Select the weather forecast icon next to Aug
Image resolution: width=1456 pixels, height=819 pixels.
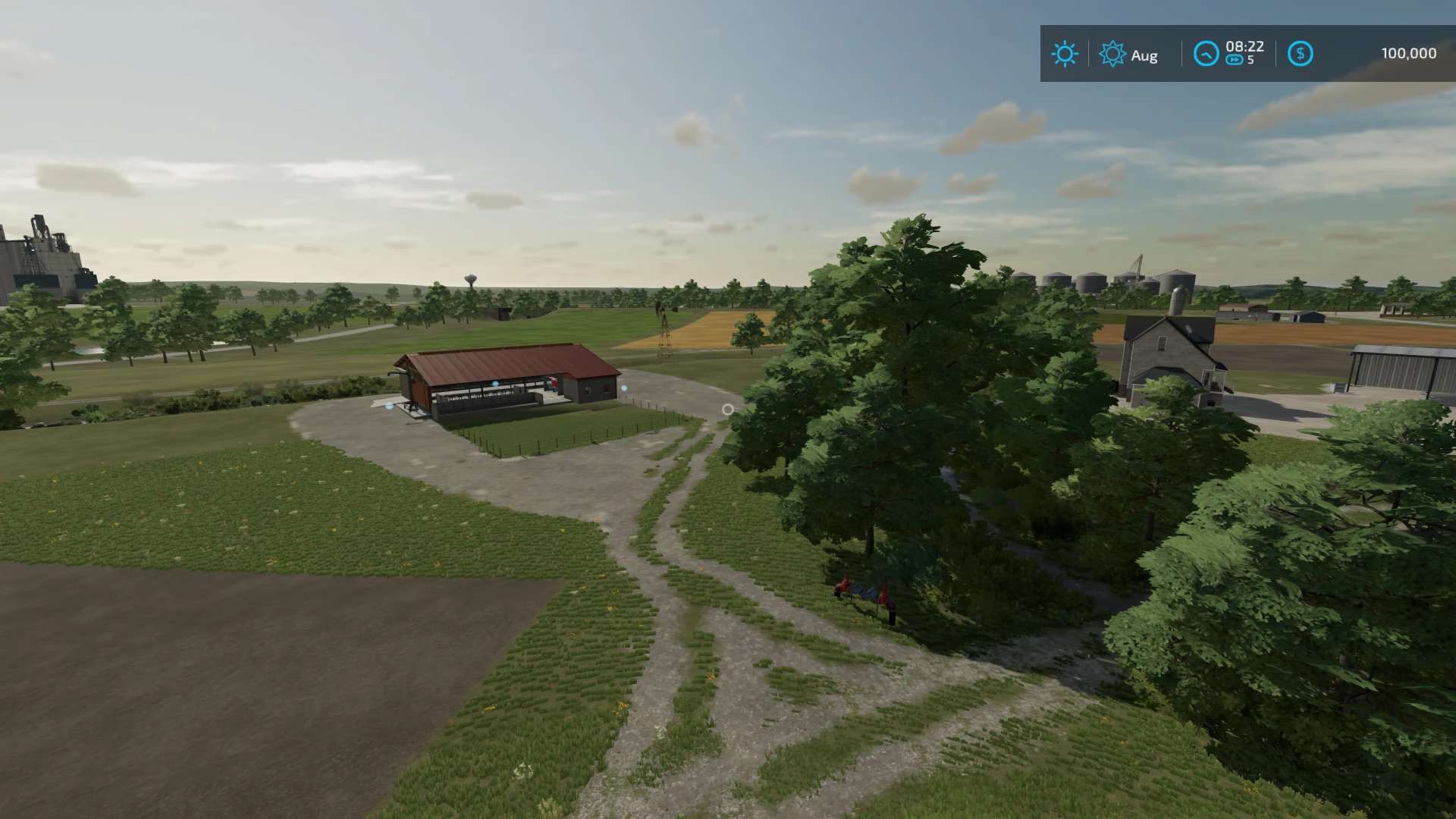(x=1112, y=54)
